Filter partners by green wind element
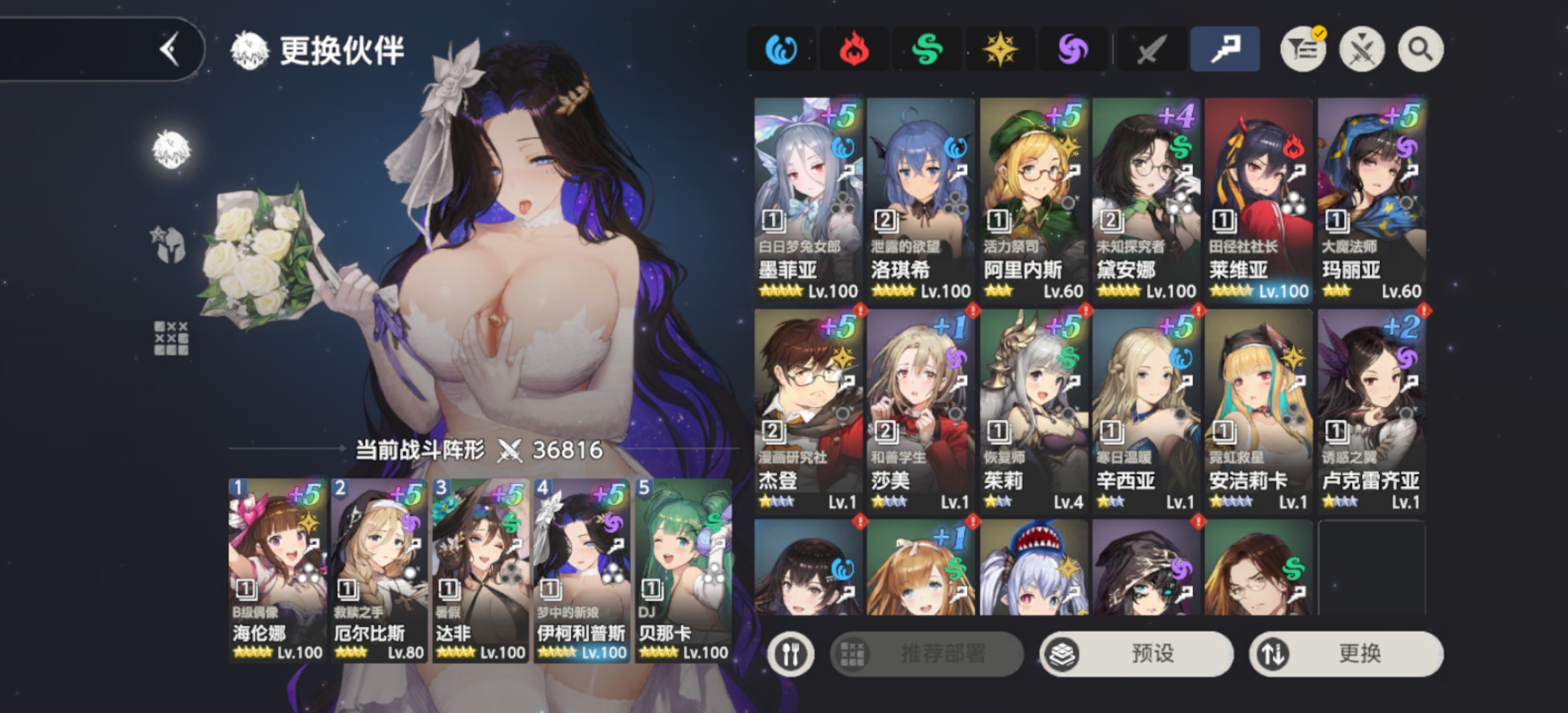1568x713 pixels. click(x=927, y=50)
